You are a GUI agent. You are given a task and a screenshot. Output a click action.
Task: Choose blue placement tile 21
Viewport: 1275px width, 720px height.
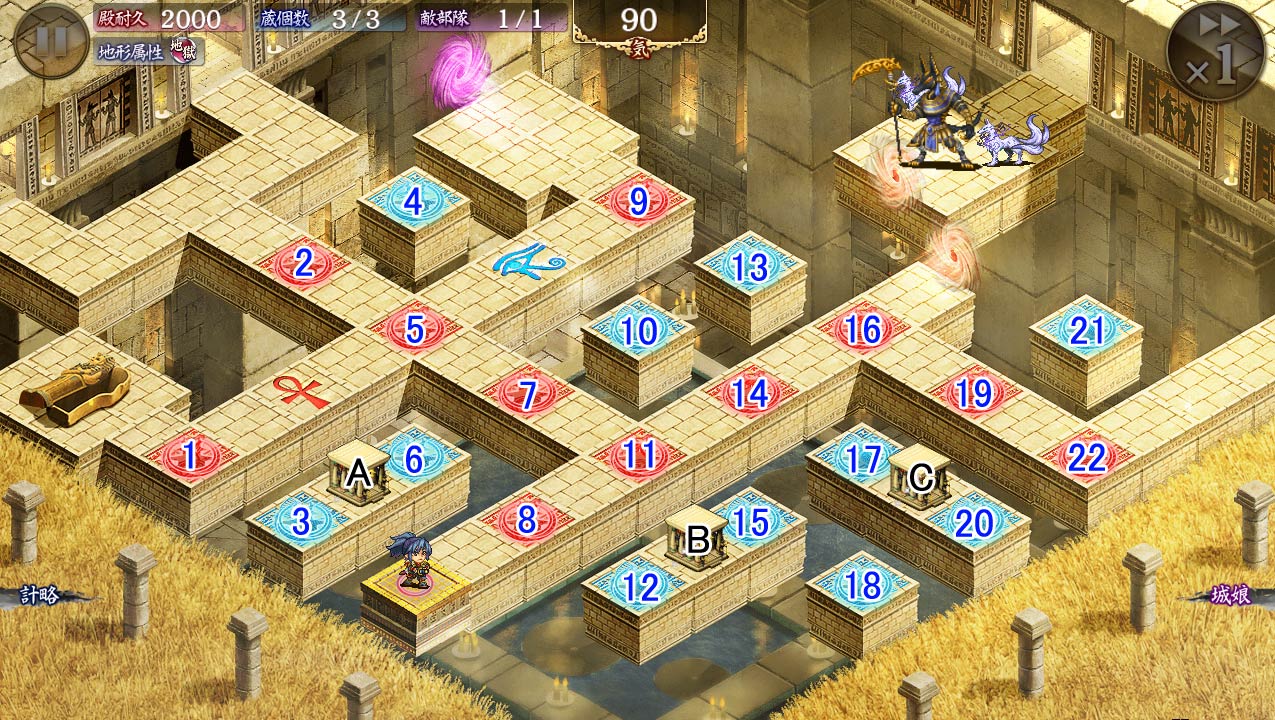click(x=1086, y=330)
